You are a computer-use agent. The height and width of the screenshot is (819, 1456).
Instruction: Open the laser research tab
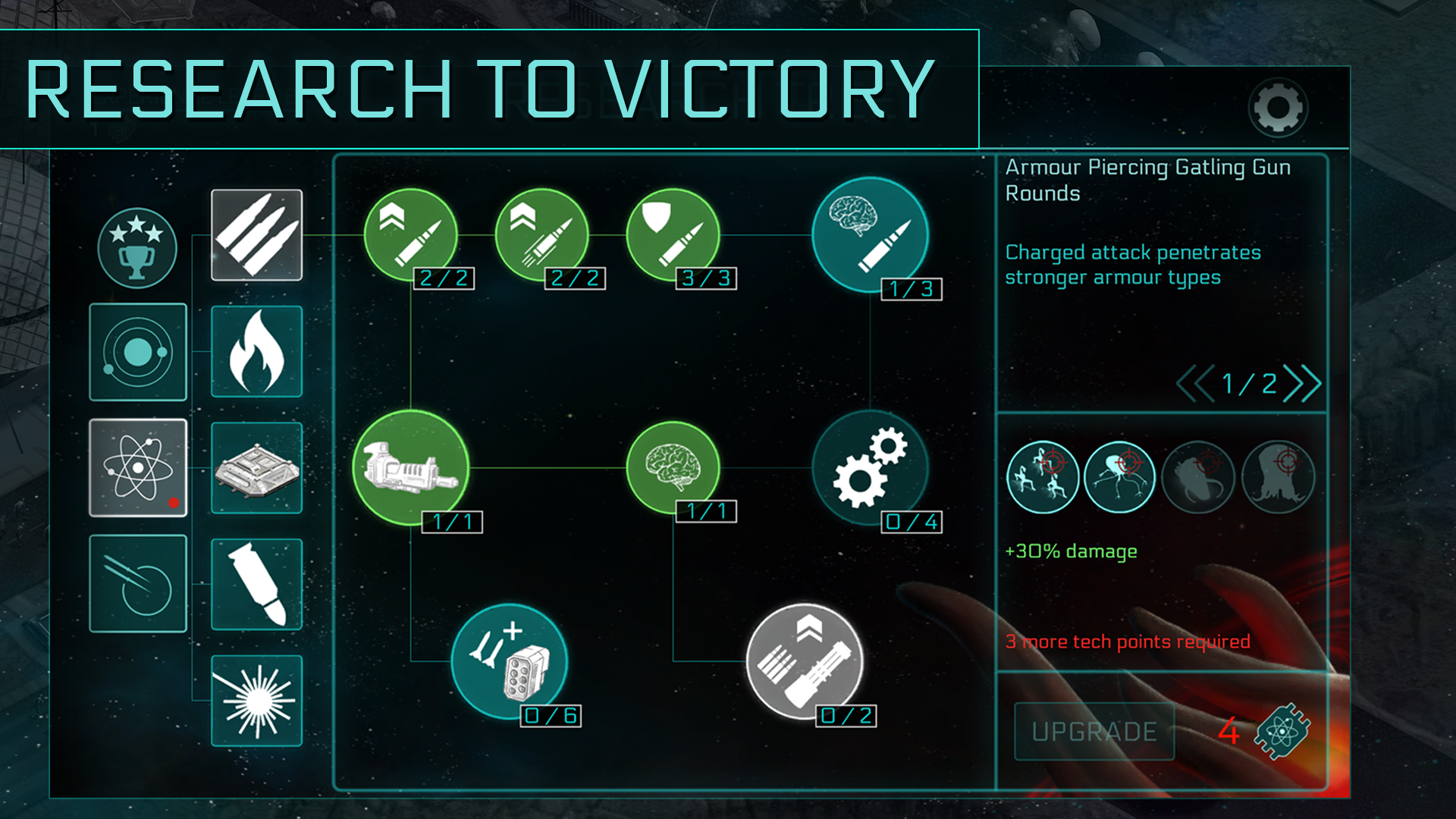click(x=256, y=700)
